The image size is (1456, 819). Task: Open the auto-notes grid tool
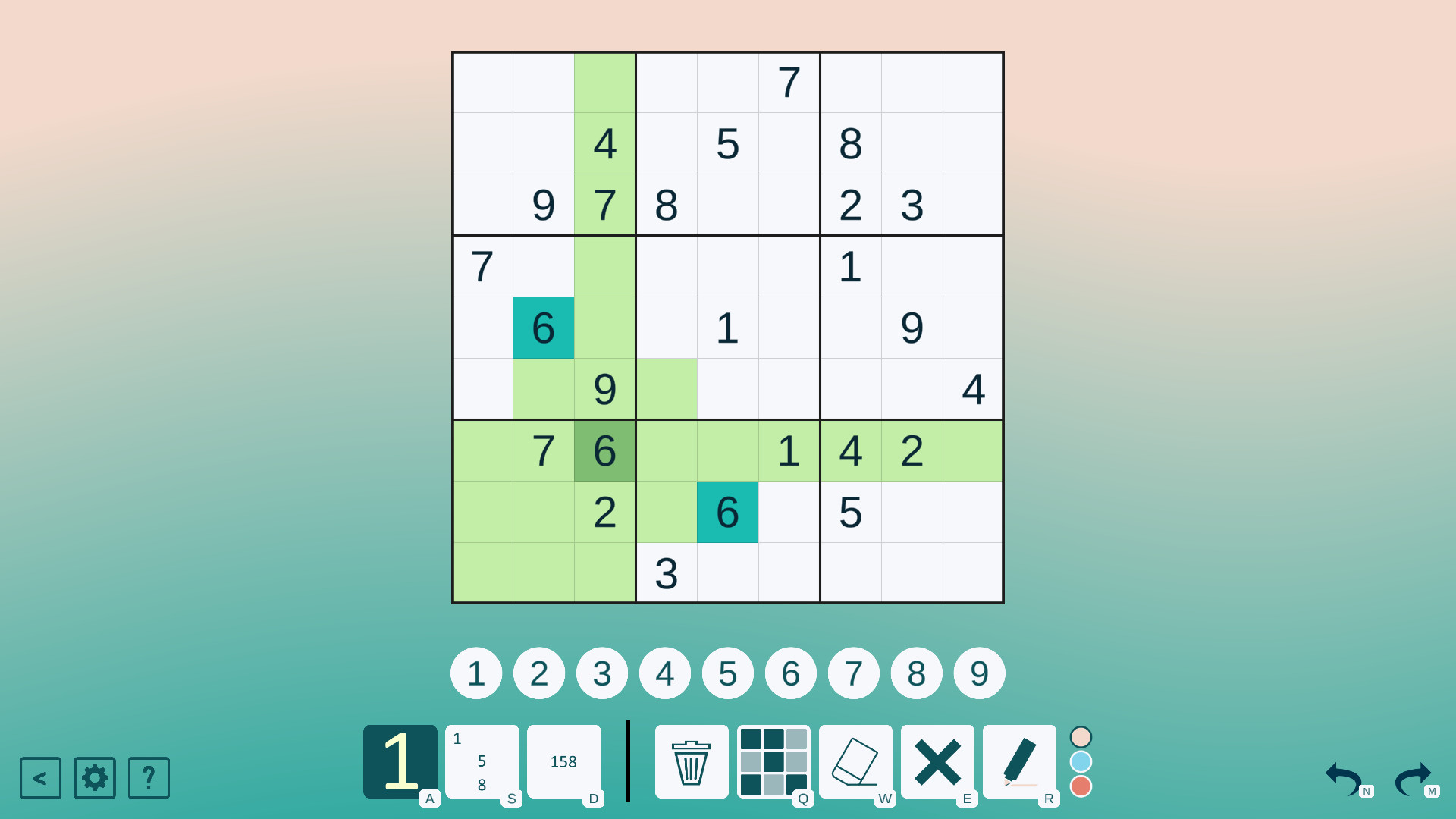774,762
